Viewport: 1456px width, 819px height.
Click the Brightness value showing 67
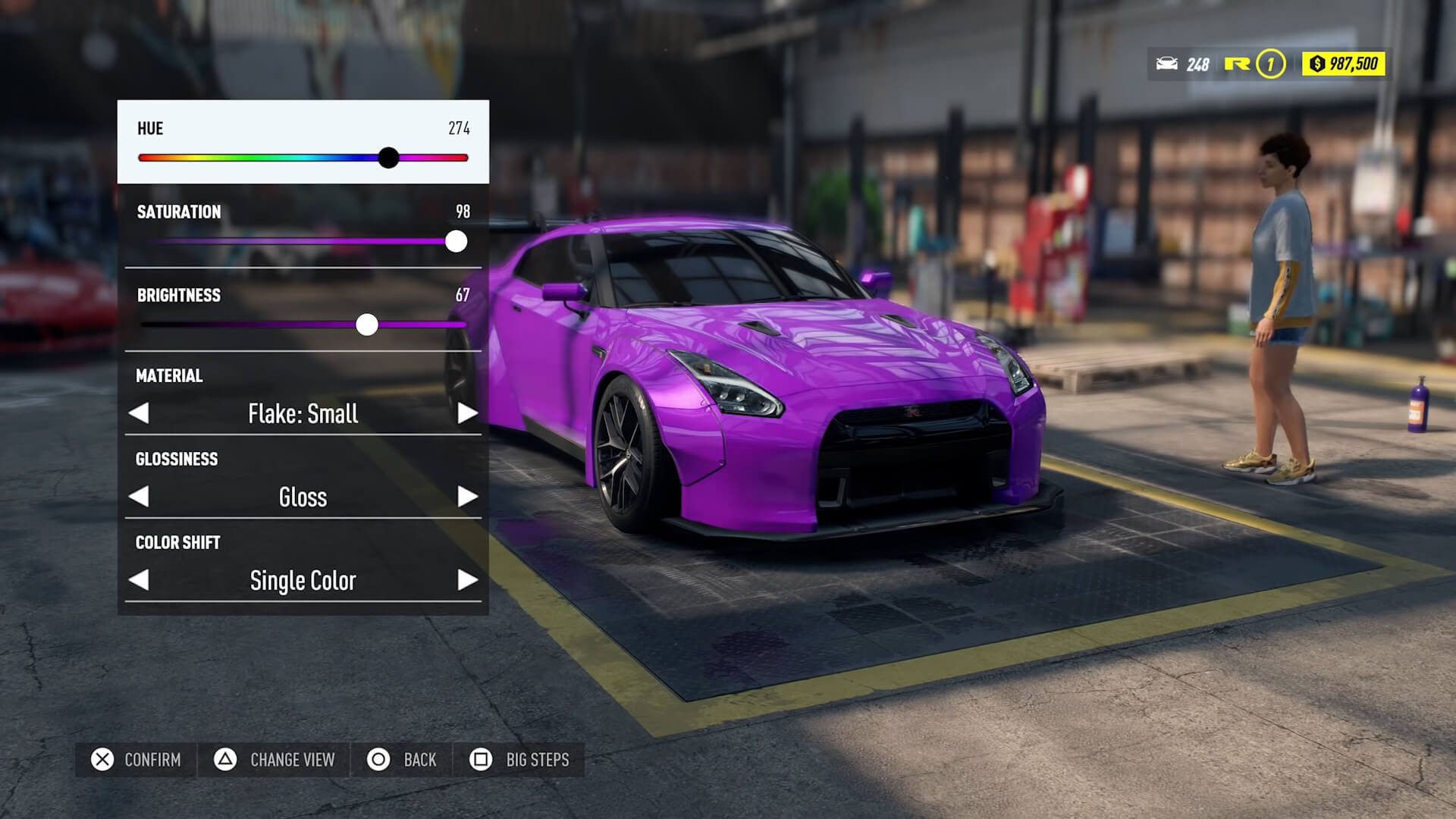tap(465, 295)
